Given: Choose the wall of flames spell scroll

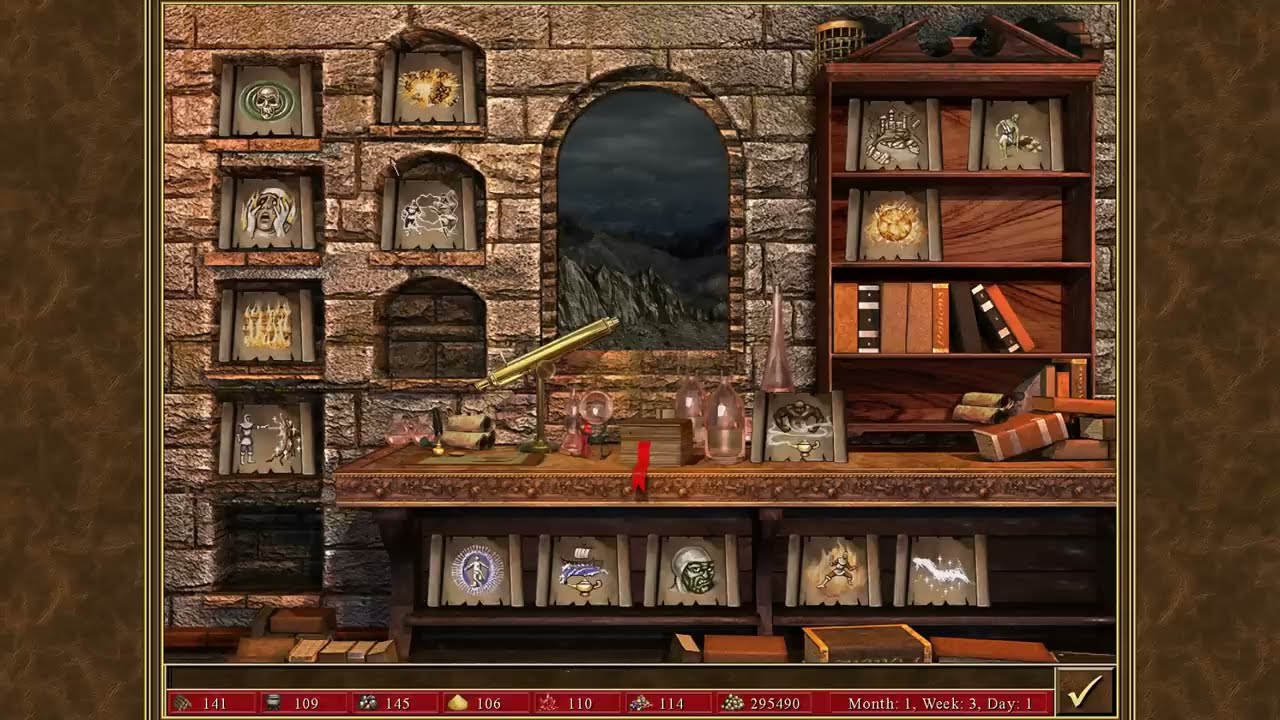Looking at the screenshot, I should pyautogui.click(x=267, y=325).
